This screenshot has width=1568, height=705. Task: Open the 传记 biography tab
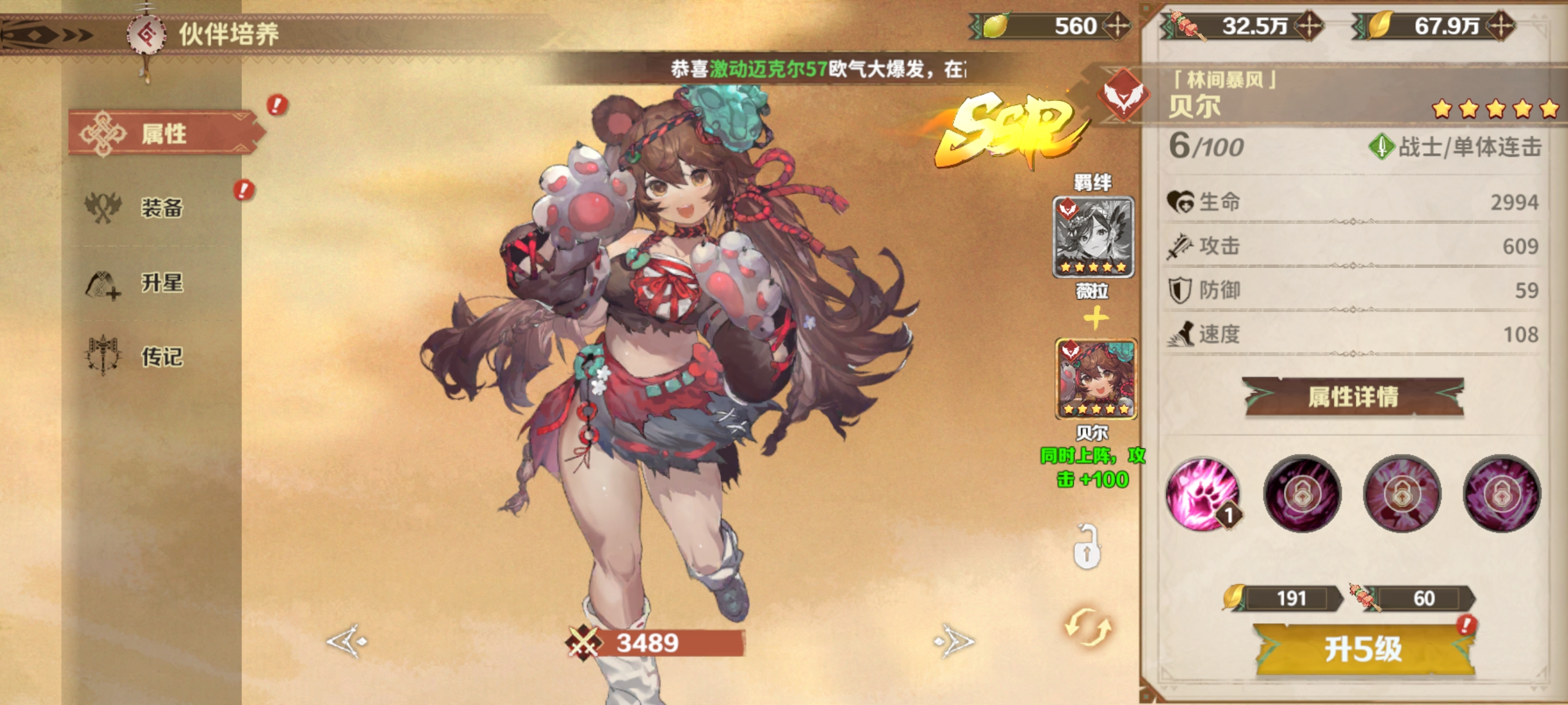click(161, 357)
